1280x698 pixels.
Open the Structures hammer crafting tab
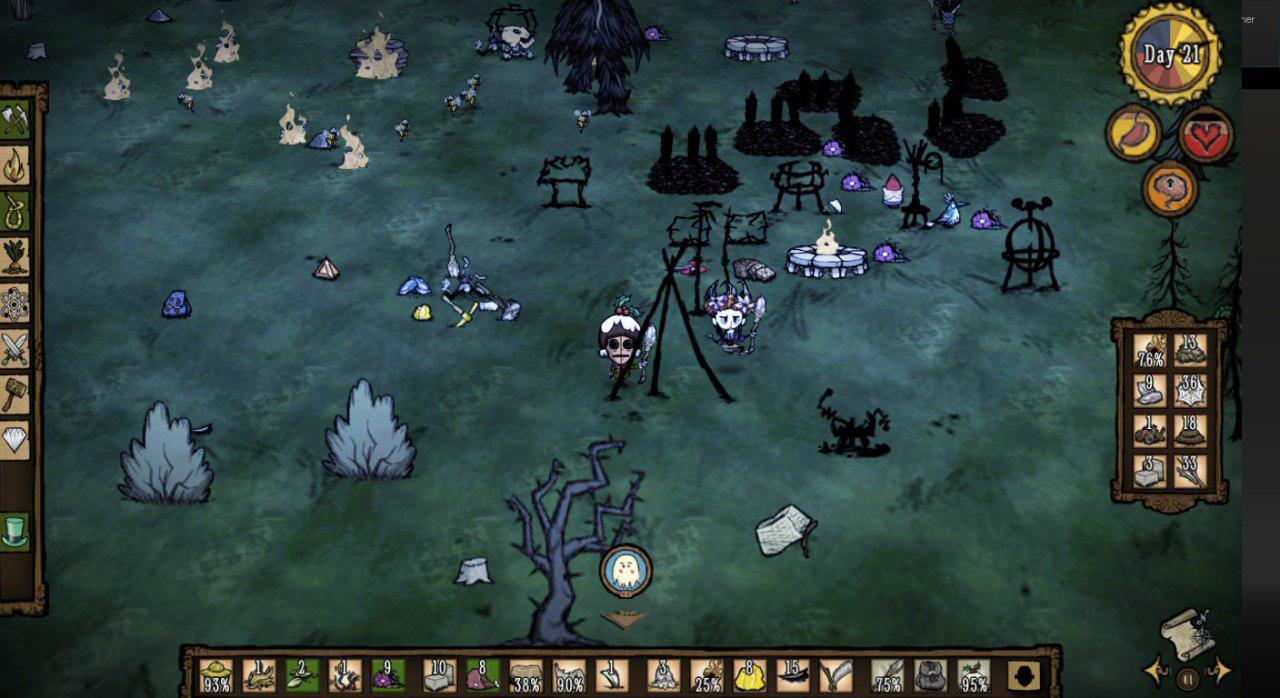[x=15, y=394]
